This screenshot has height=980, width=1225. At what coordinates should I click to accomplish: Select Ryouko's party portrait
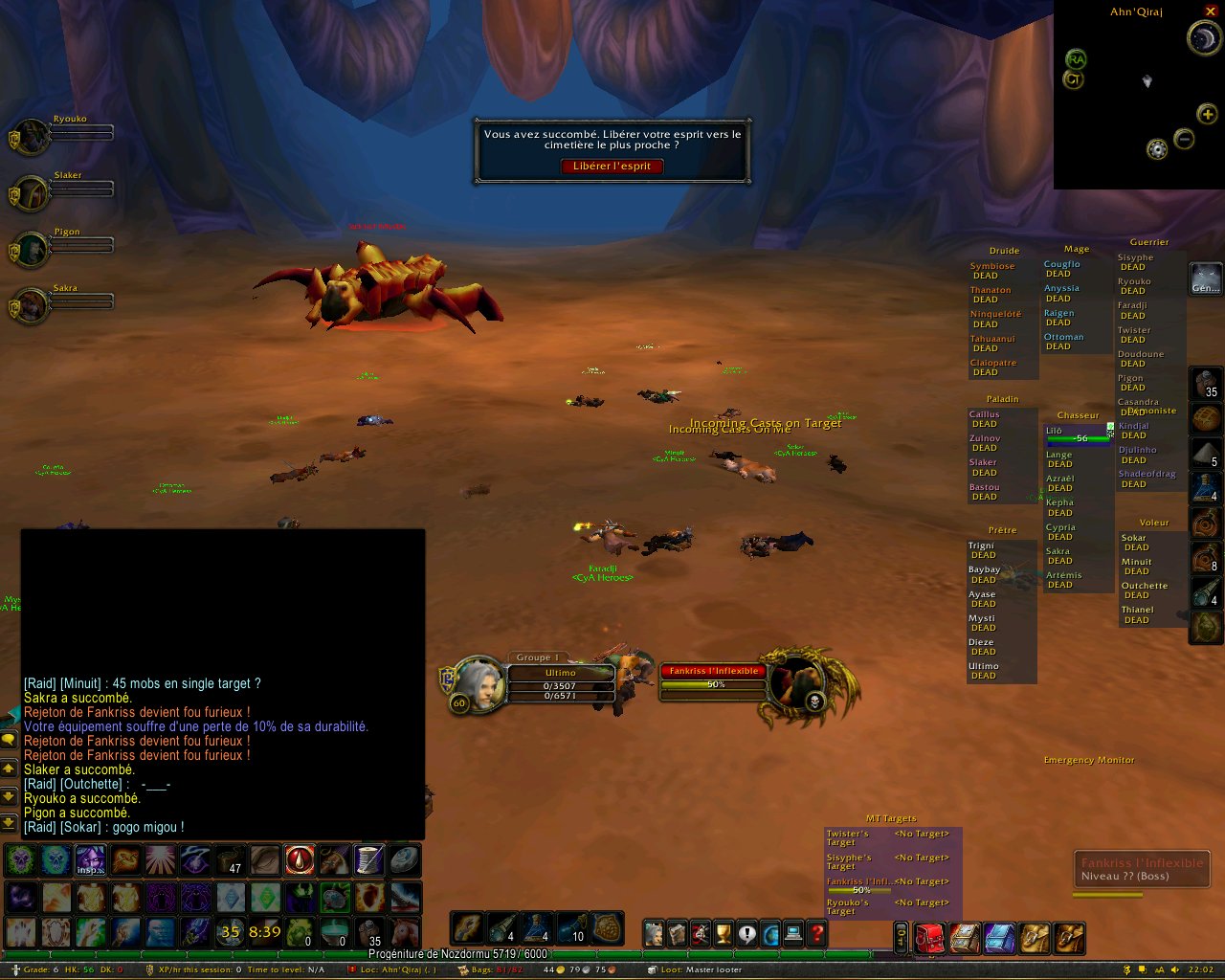[33, 137]
